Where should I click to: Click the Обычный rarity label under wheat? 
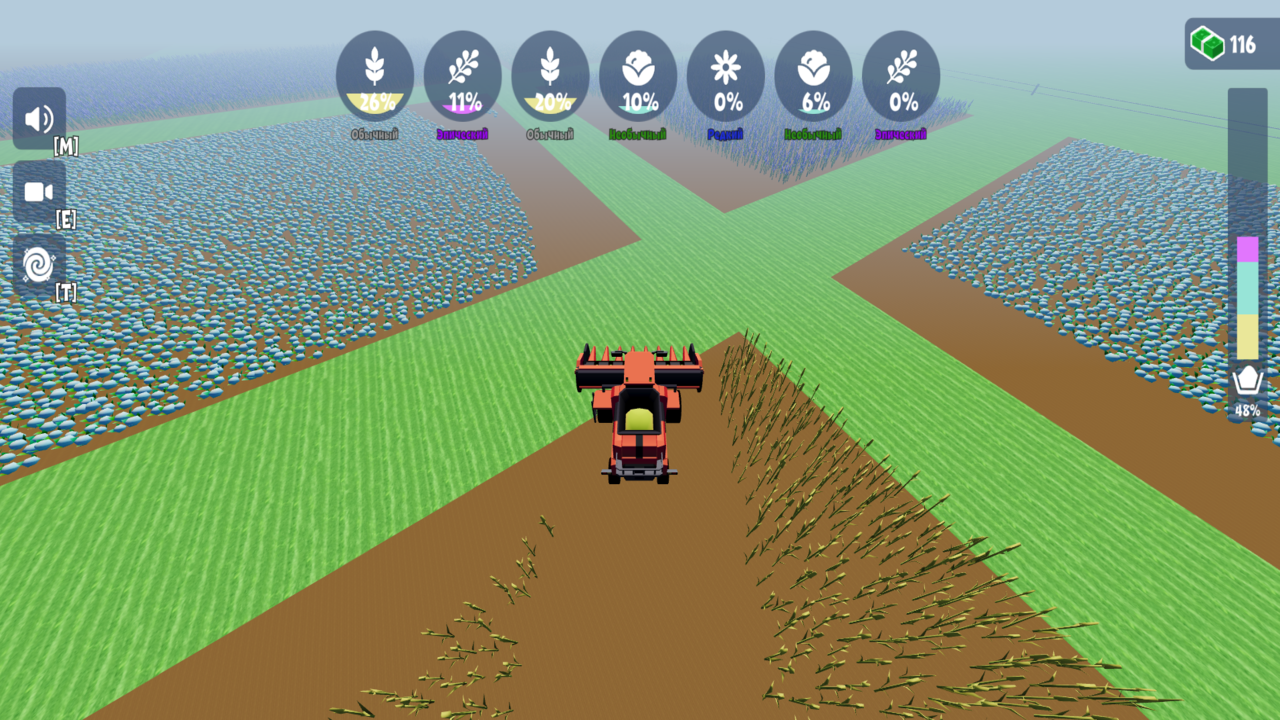point(375,131)
